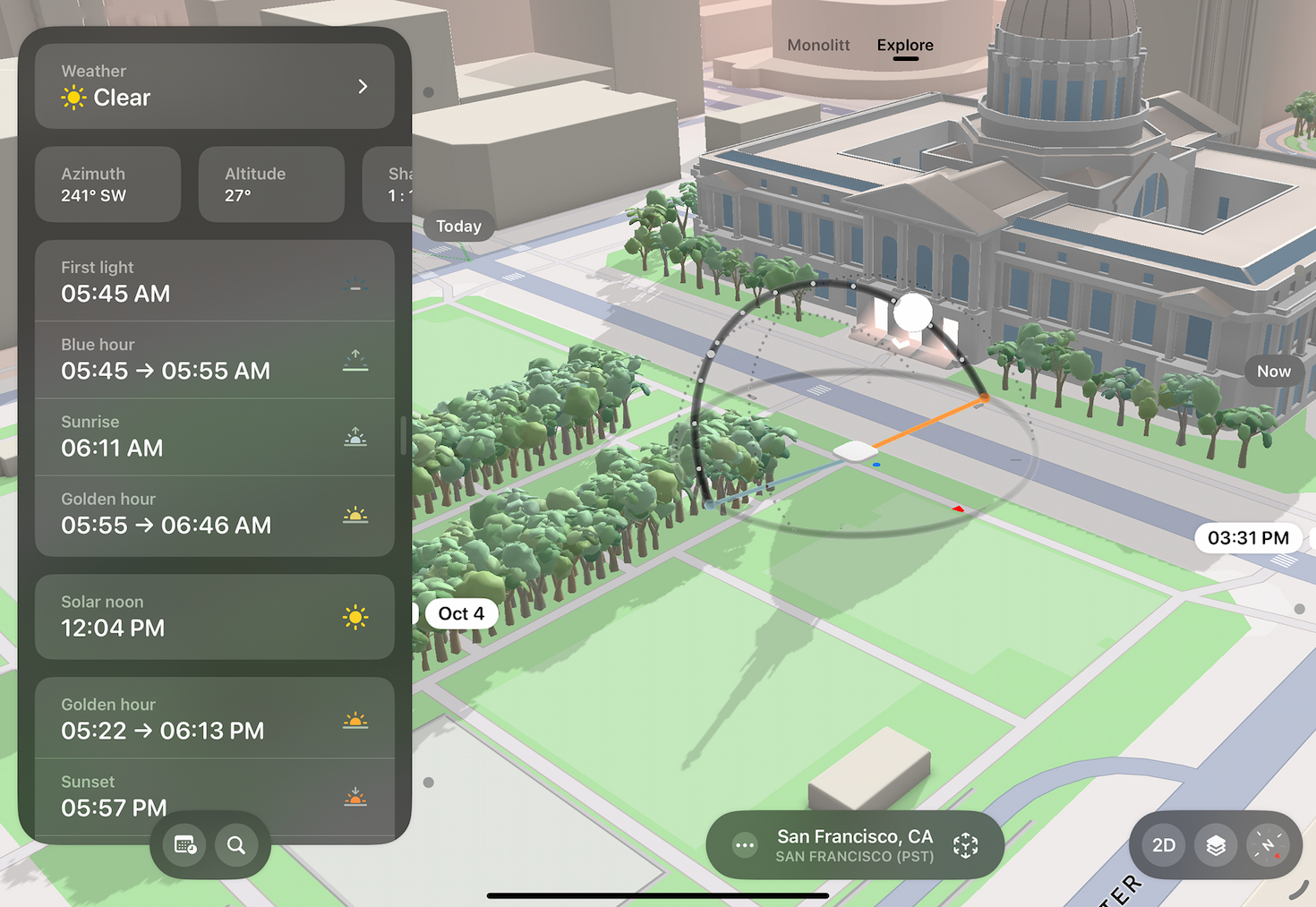Select the Today time badge
This screenshot has width=1316, height=907.
click(x=459, y=226)
